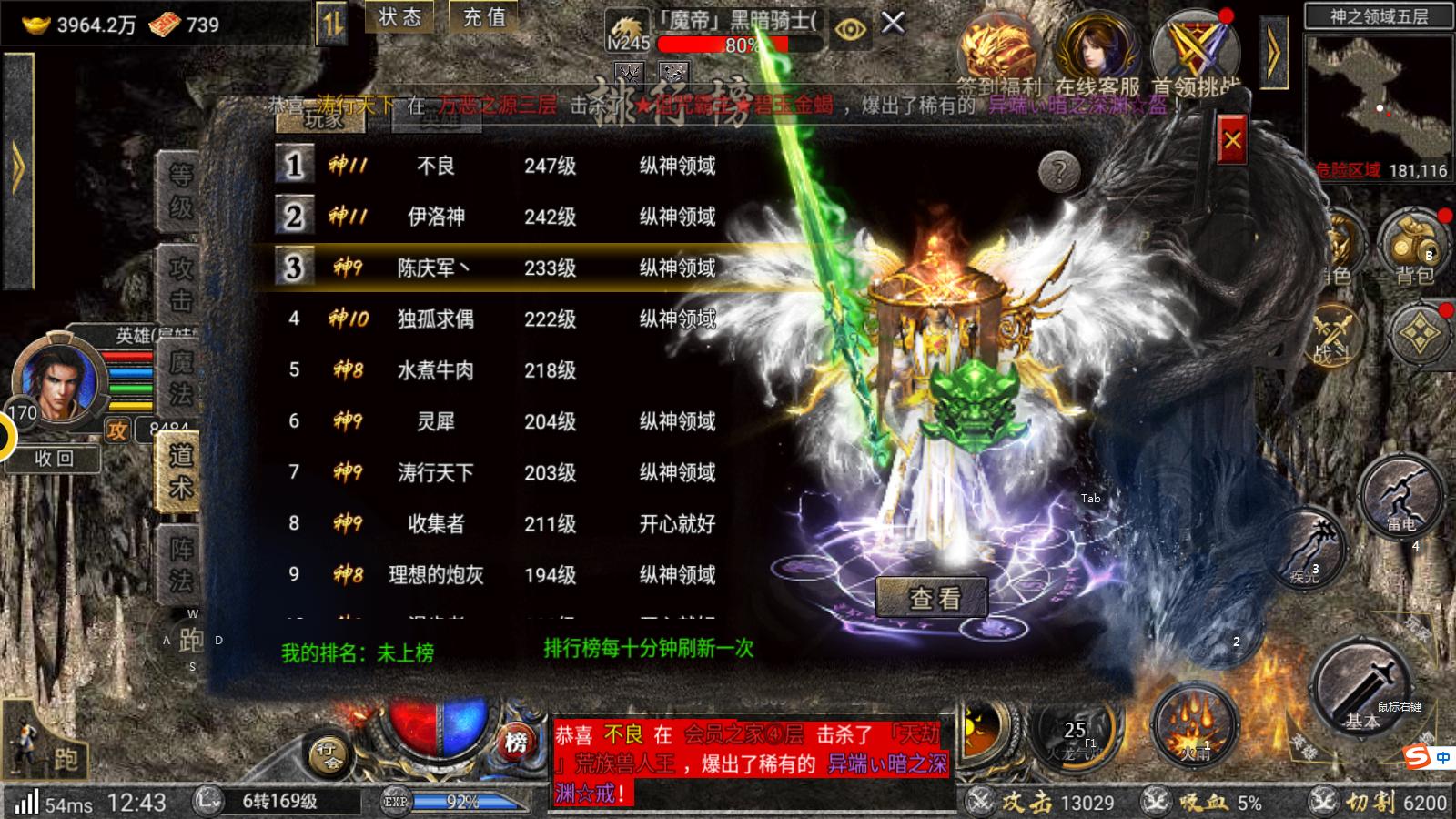The width and height of the screenshot is (1456, 819).
Task: Open the 充值 recharge tab
Action: pyautogui.click(x=483, y=20)
